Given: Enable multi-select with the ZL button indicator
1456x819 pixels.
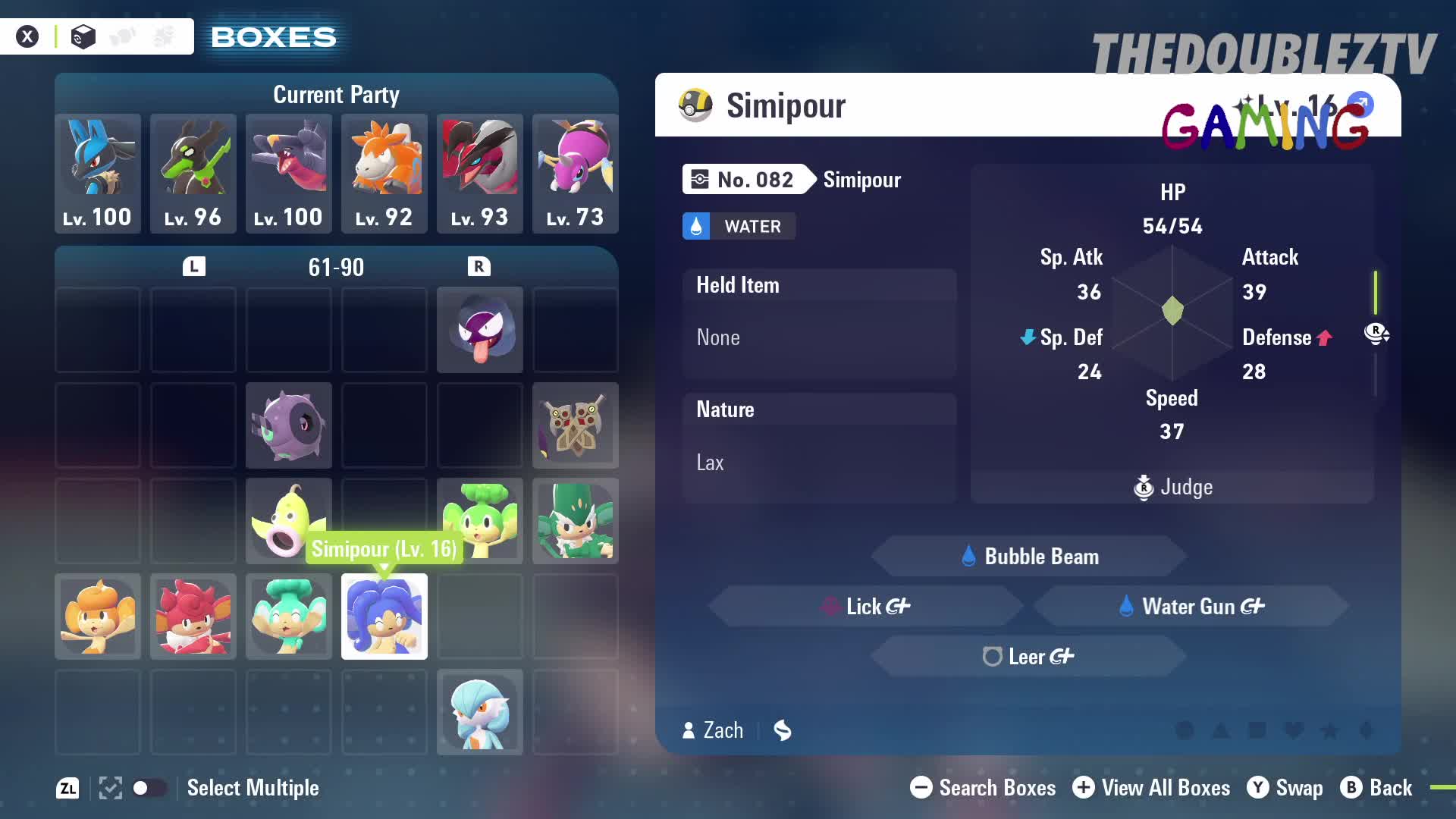Looking at the screenshot, I should tap(67, 789).
